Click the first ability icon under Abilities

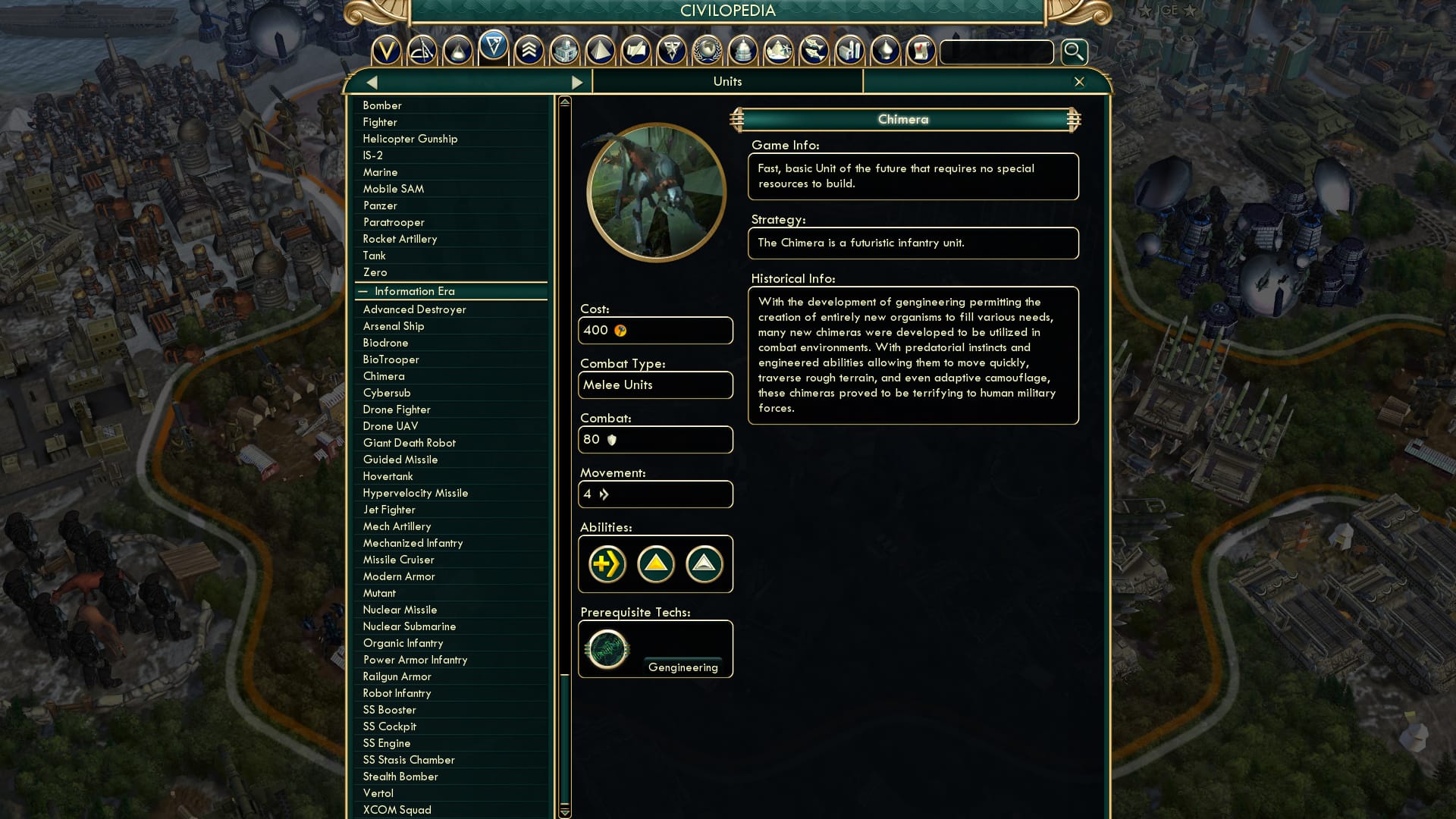[605, 564]
